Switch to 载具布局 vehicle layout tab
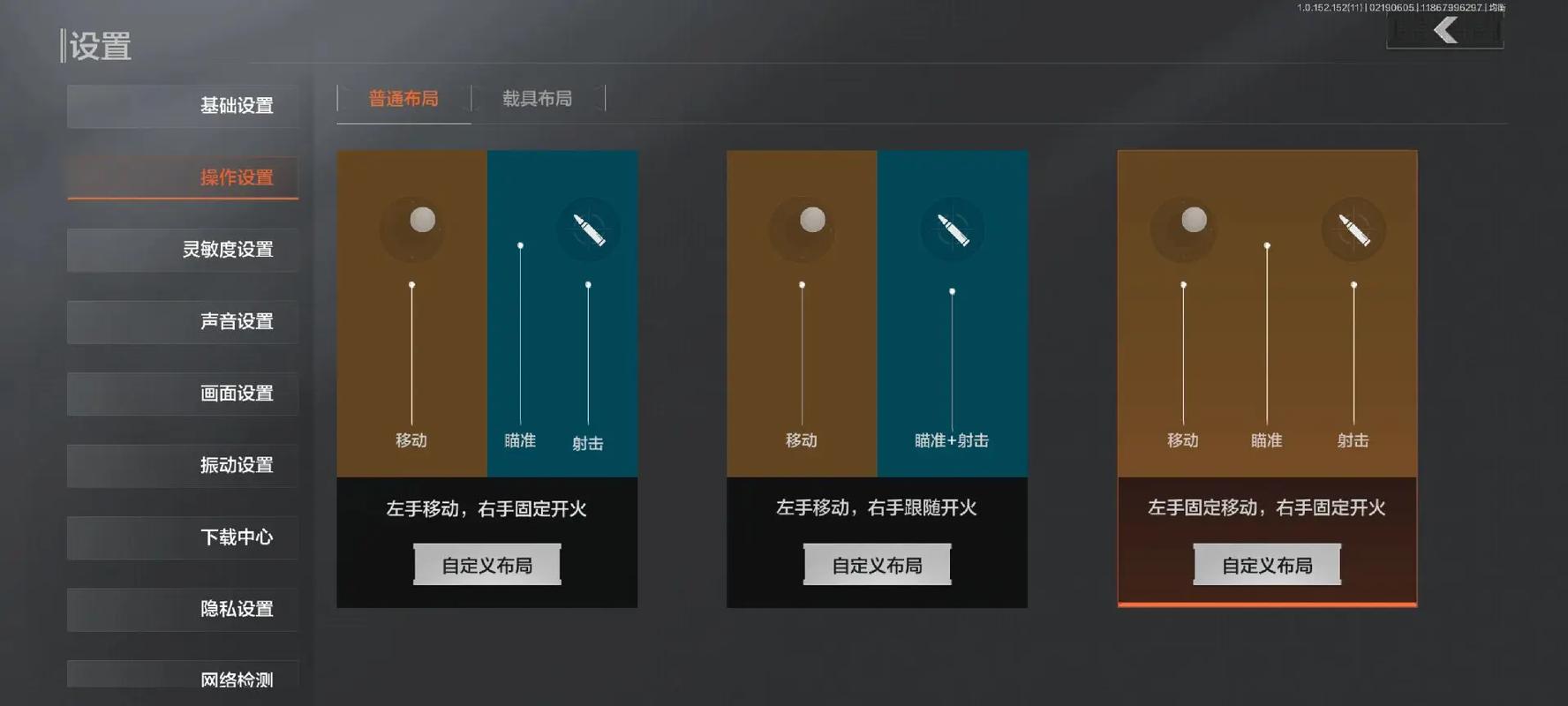 click(x=538, y=99)
